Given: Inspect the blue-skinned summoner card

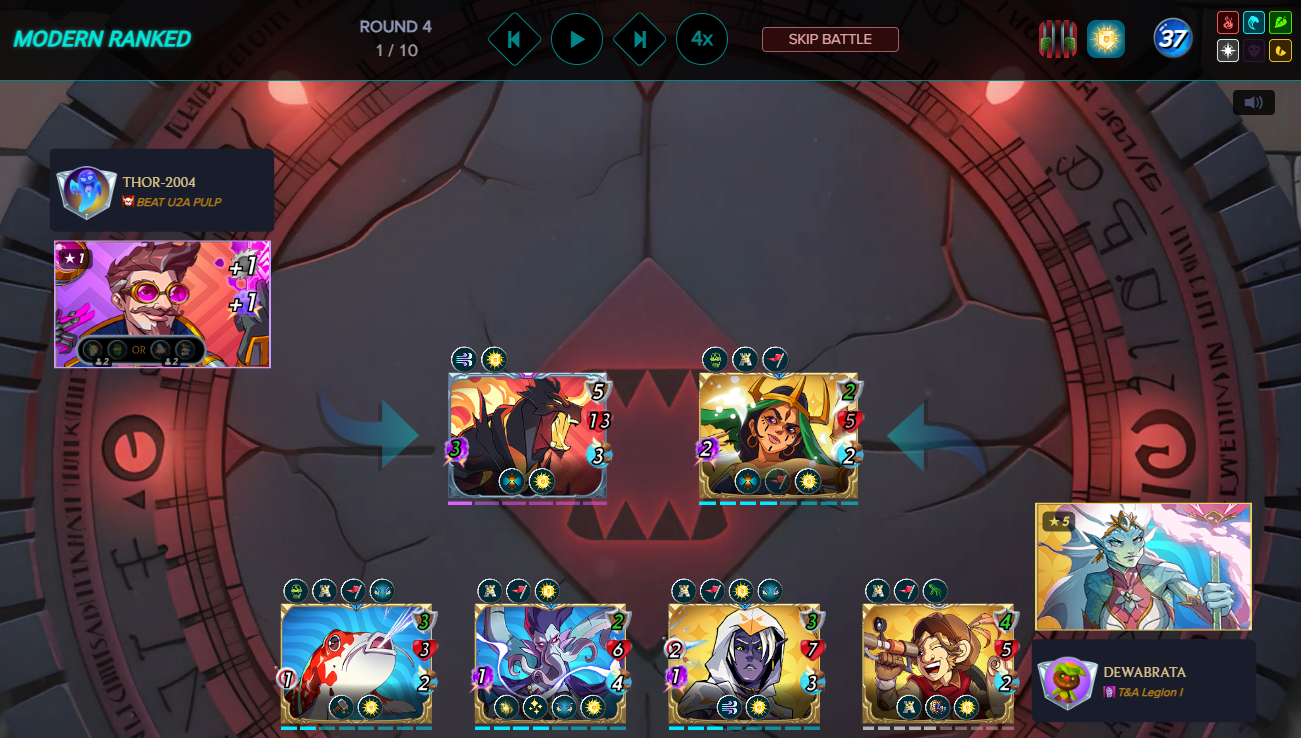Looking at the screenshot, I should (1143, 566).
